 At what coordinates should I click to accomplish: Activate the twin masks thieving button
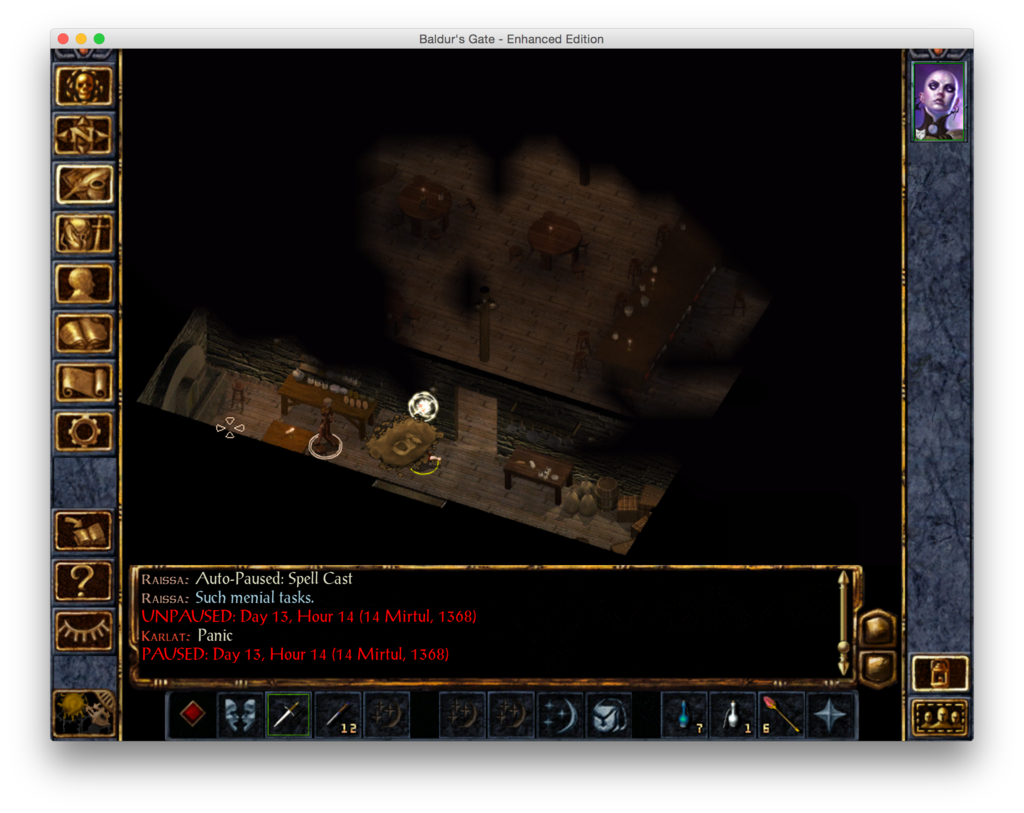240,715
